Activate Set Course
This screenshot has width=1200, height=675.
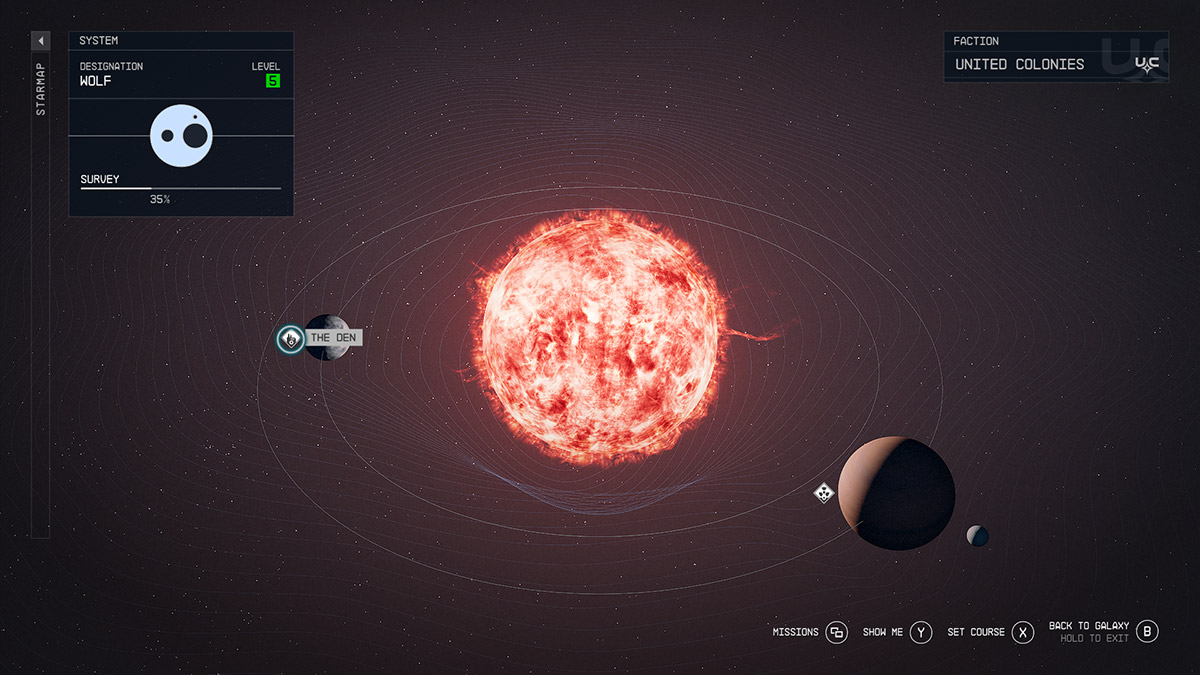click(x=1022, y=632)
